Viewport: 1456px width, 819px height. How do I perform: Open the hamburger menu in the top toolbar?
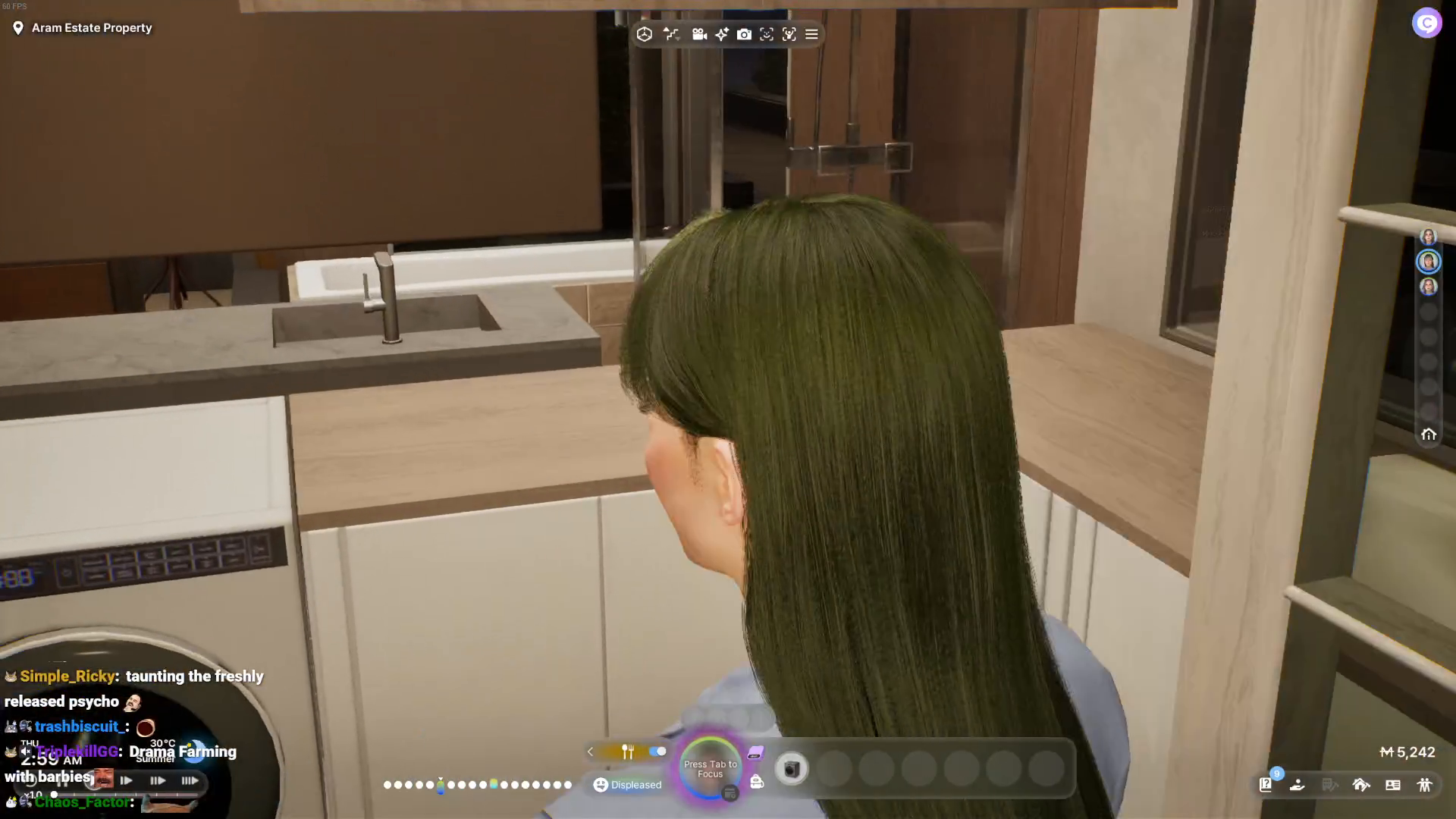coord(811,34)
